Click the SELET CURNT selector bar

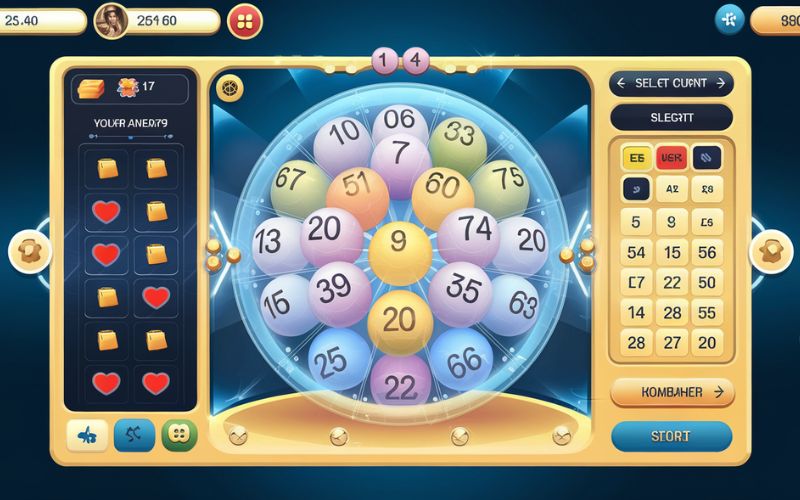point(671,83)
